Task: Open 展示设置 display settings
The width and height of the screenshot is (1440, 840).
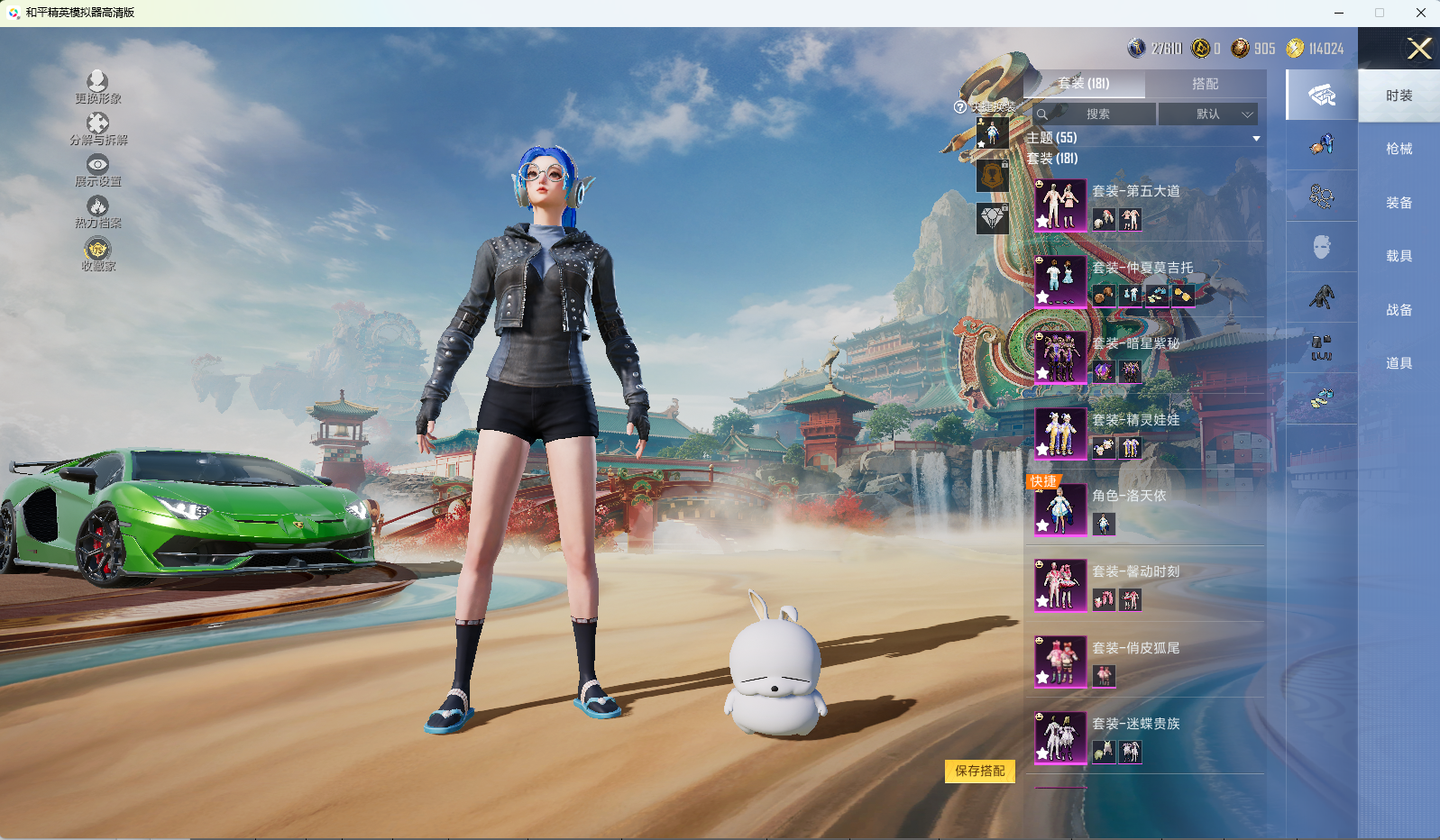Action: coord(97,169)
